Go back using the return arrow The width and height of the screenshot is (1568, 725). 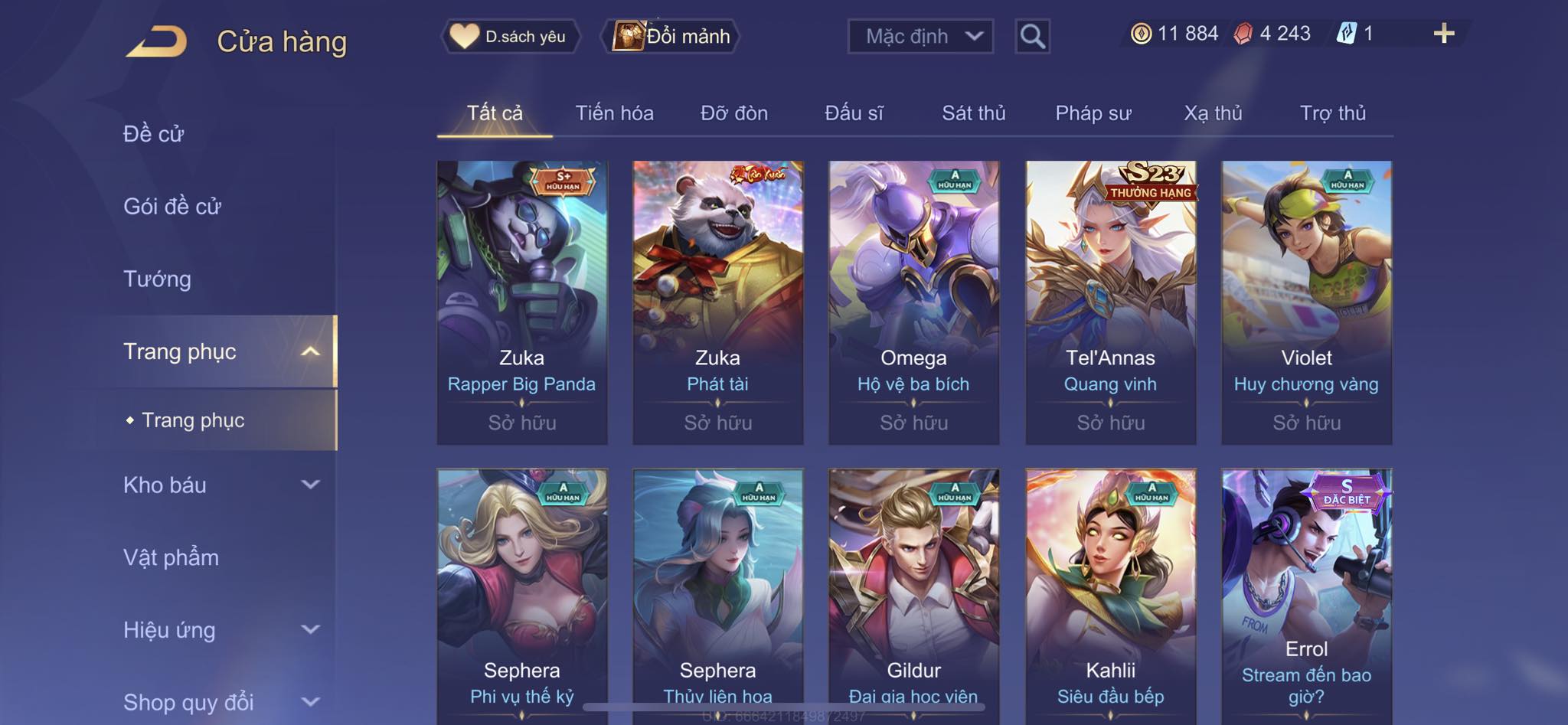pos(157,41)
